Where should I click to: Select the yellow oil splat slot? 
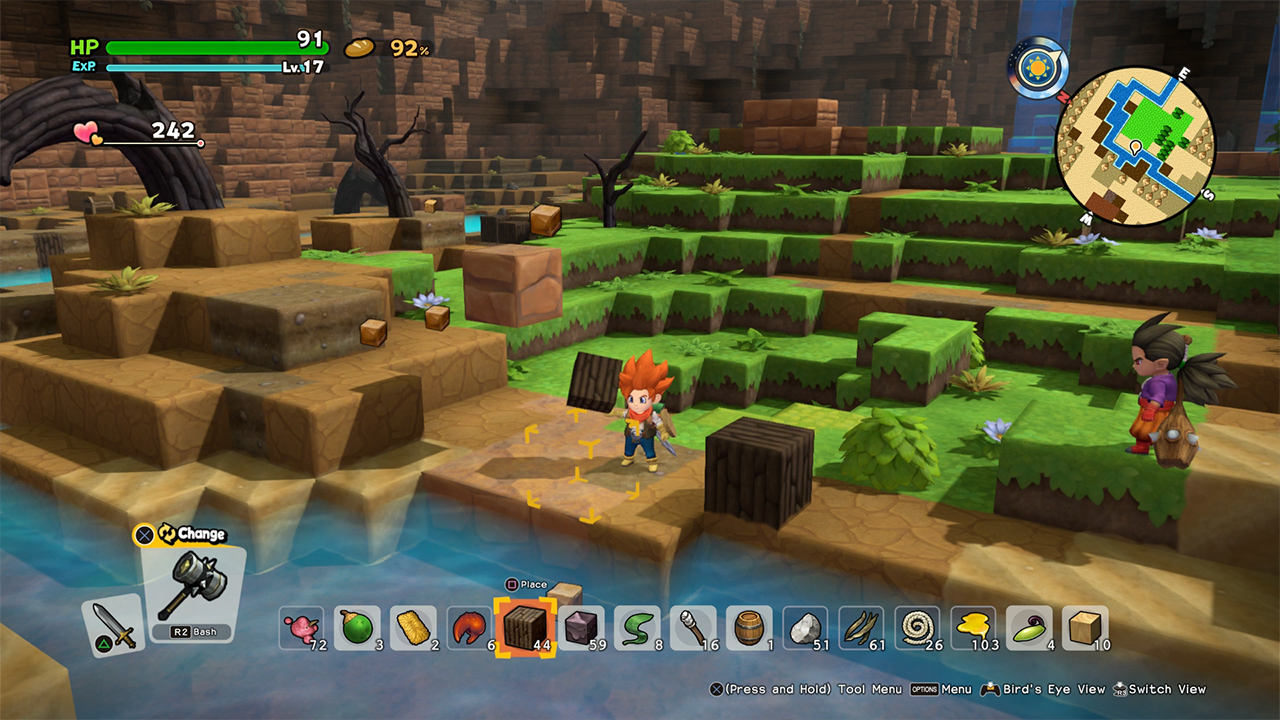[x=973, y=628]
